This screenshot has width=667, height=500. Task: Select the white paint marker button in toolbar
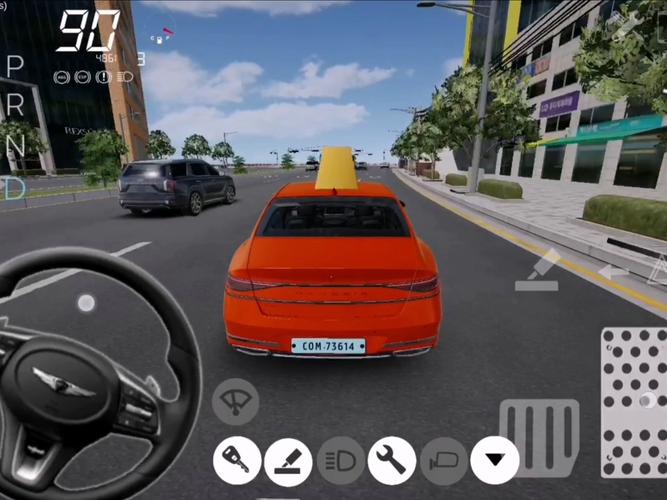point(289,461)
